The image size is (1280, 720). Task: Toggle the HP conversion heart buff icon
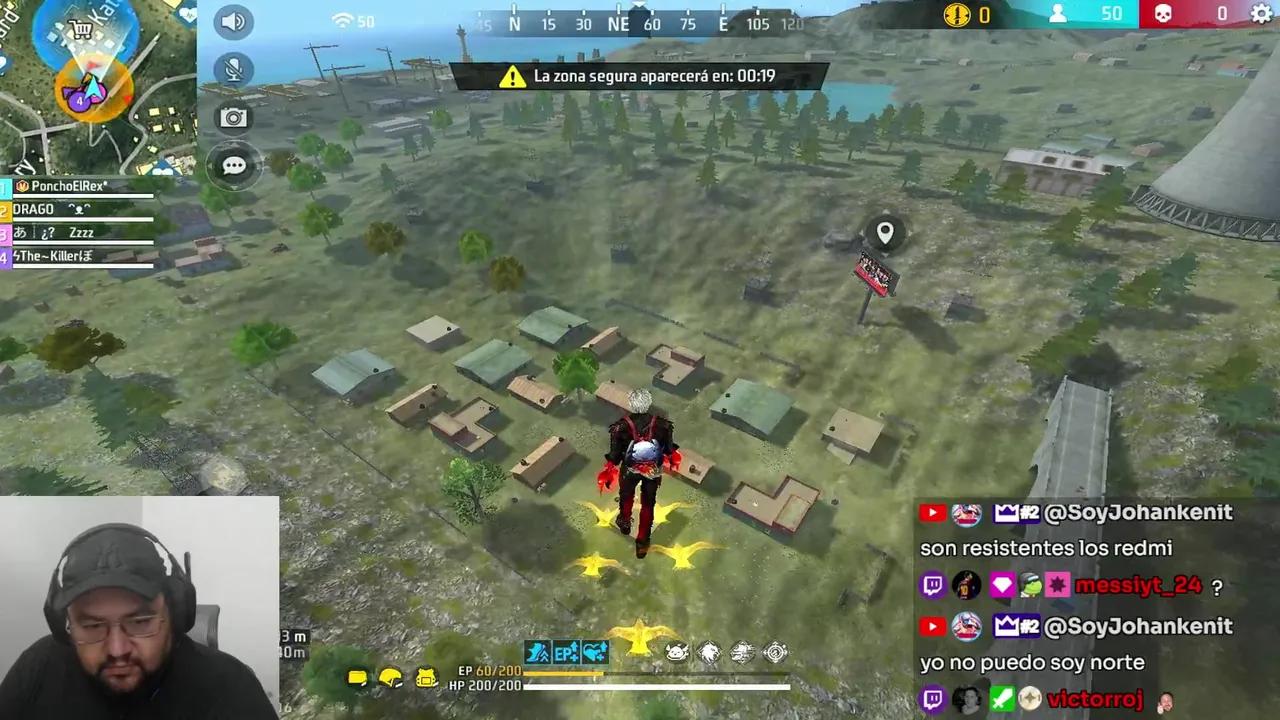coord(593,652)
